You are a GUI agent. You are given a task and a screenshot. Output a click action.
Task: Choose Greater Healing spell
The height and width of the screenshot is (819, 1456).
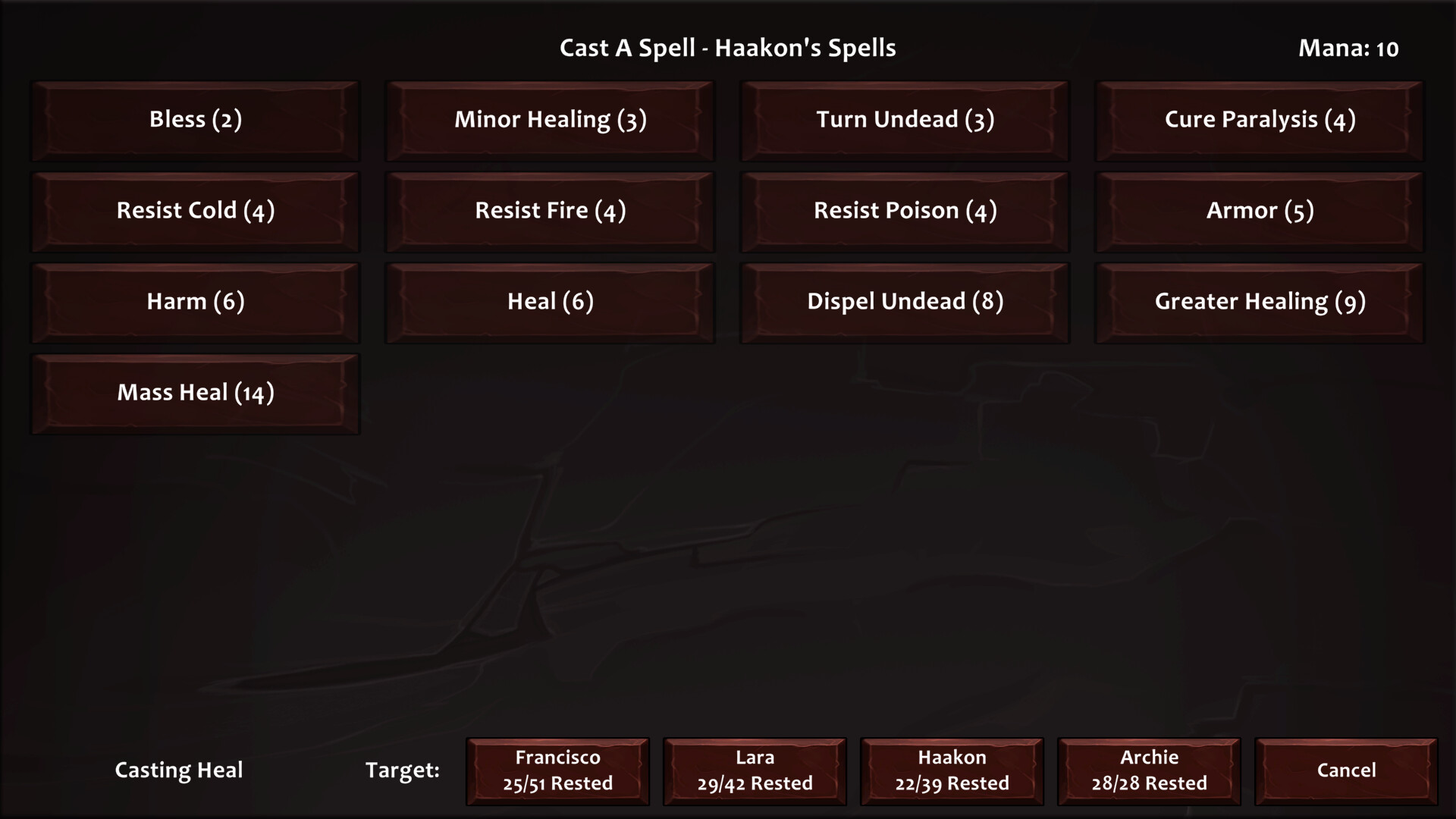(1259, 302)
